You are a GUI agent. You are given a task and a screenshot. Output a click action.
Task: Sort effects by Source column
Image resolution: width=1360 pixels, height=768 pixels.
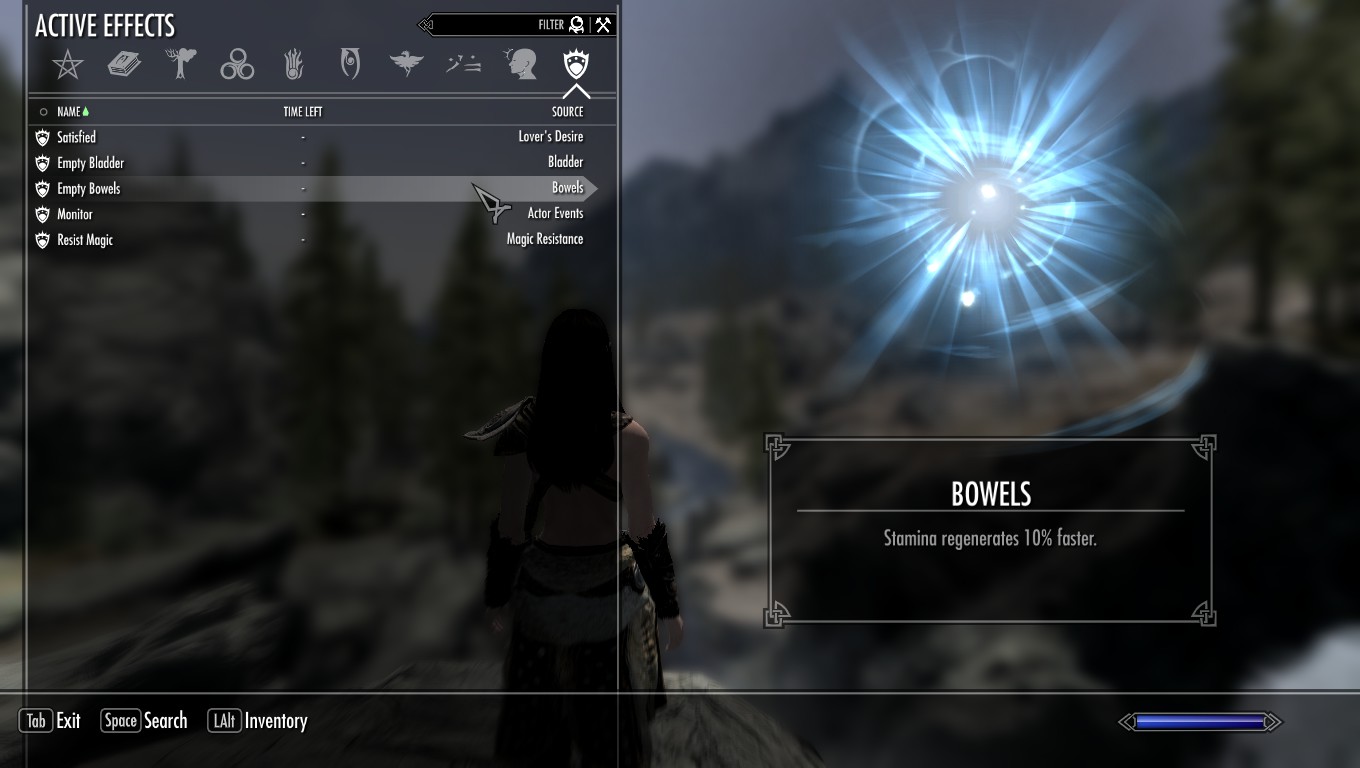pyautogui.click(x=567, y=112)
